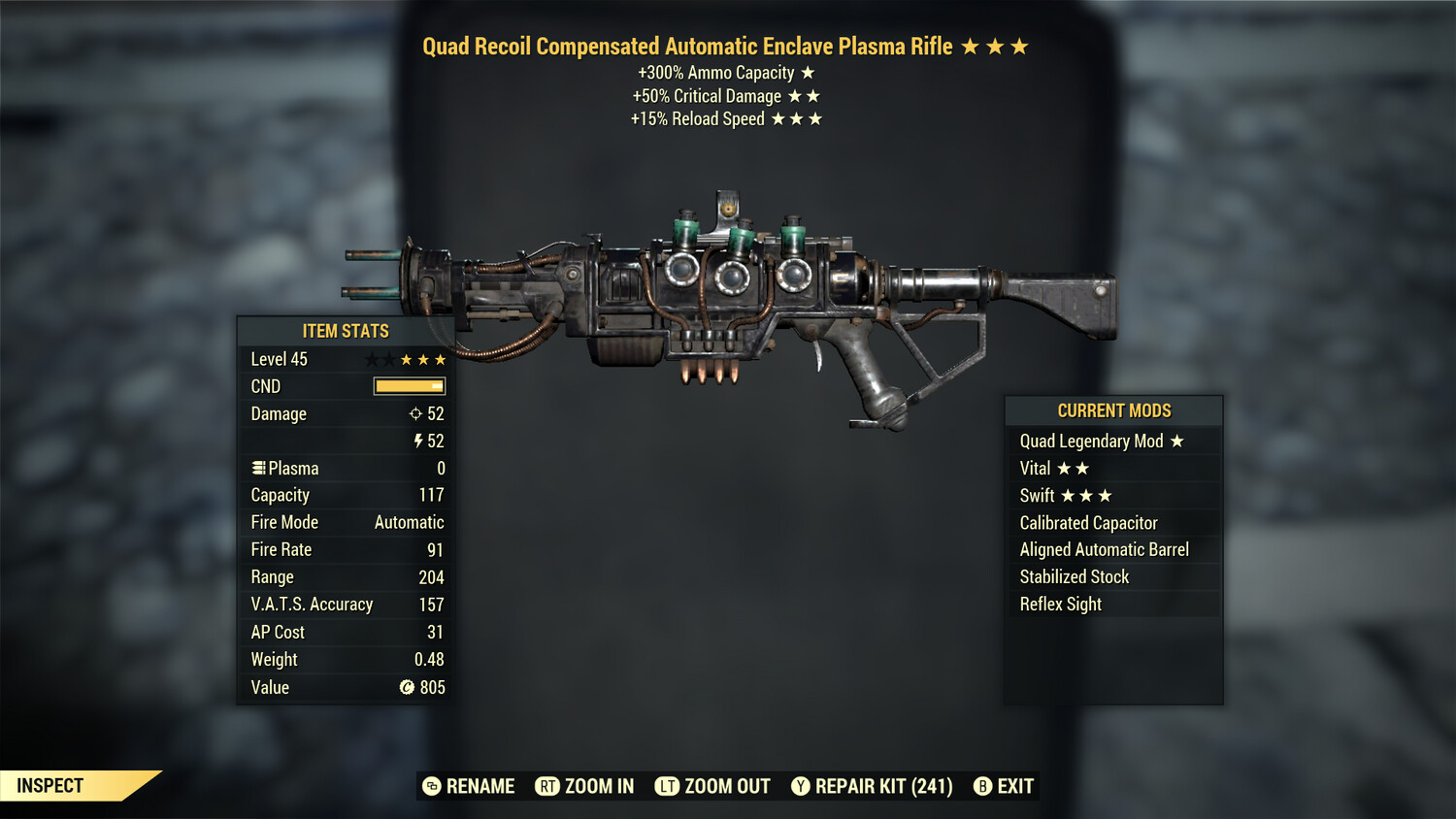Toggle the star beside Quad Legendary Mod

[x=1177, y=441]
